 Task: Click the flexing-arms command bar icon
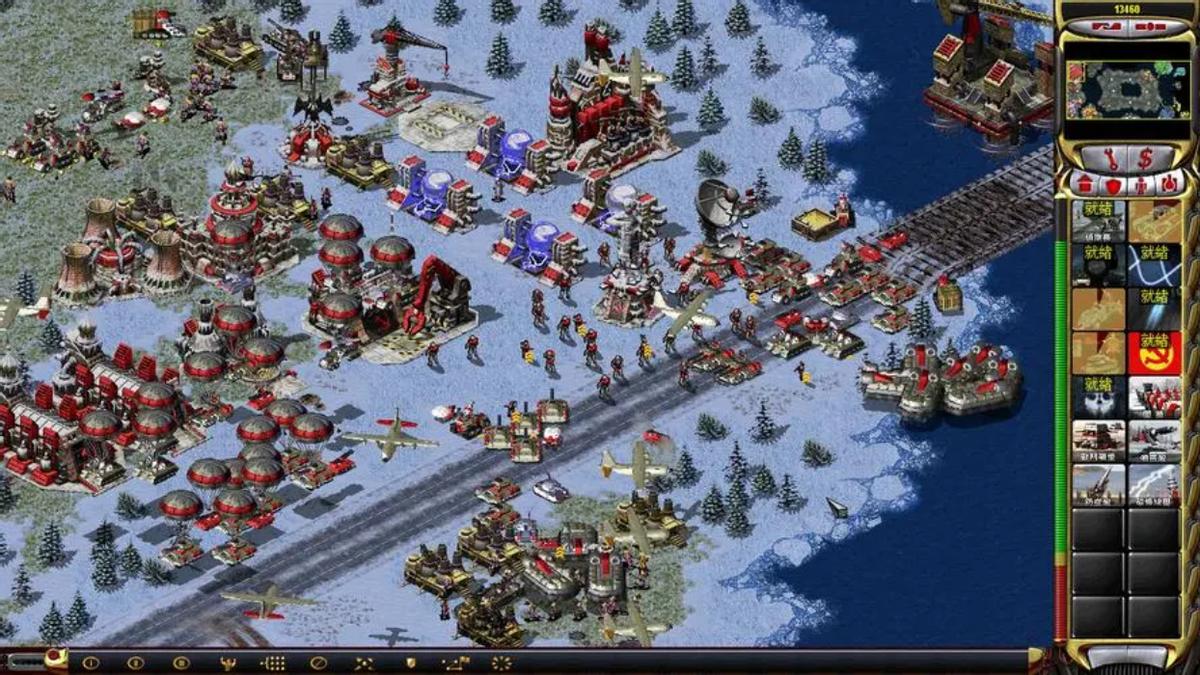click(227, 662)
